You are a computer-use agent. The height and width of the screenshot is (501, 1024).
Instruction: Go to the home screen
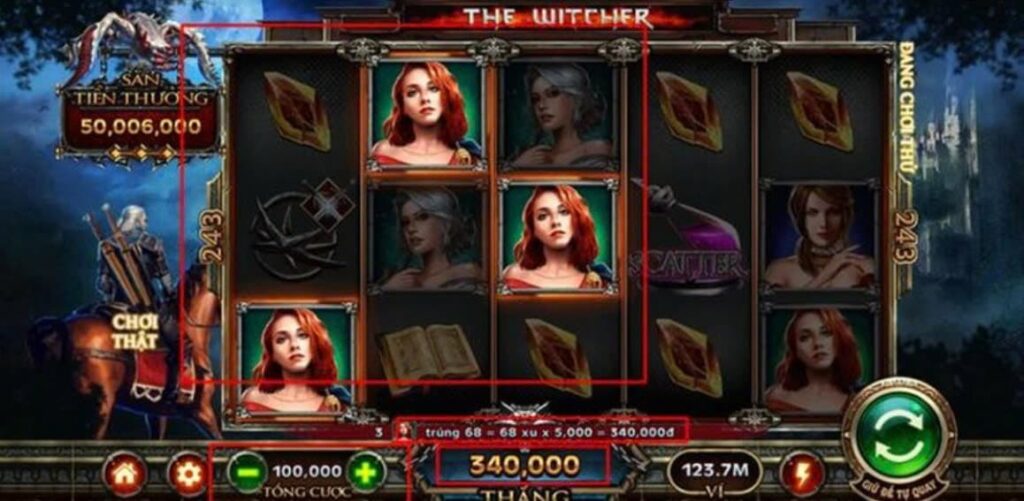click(124, 473)
